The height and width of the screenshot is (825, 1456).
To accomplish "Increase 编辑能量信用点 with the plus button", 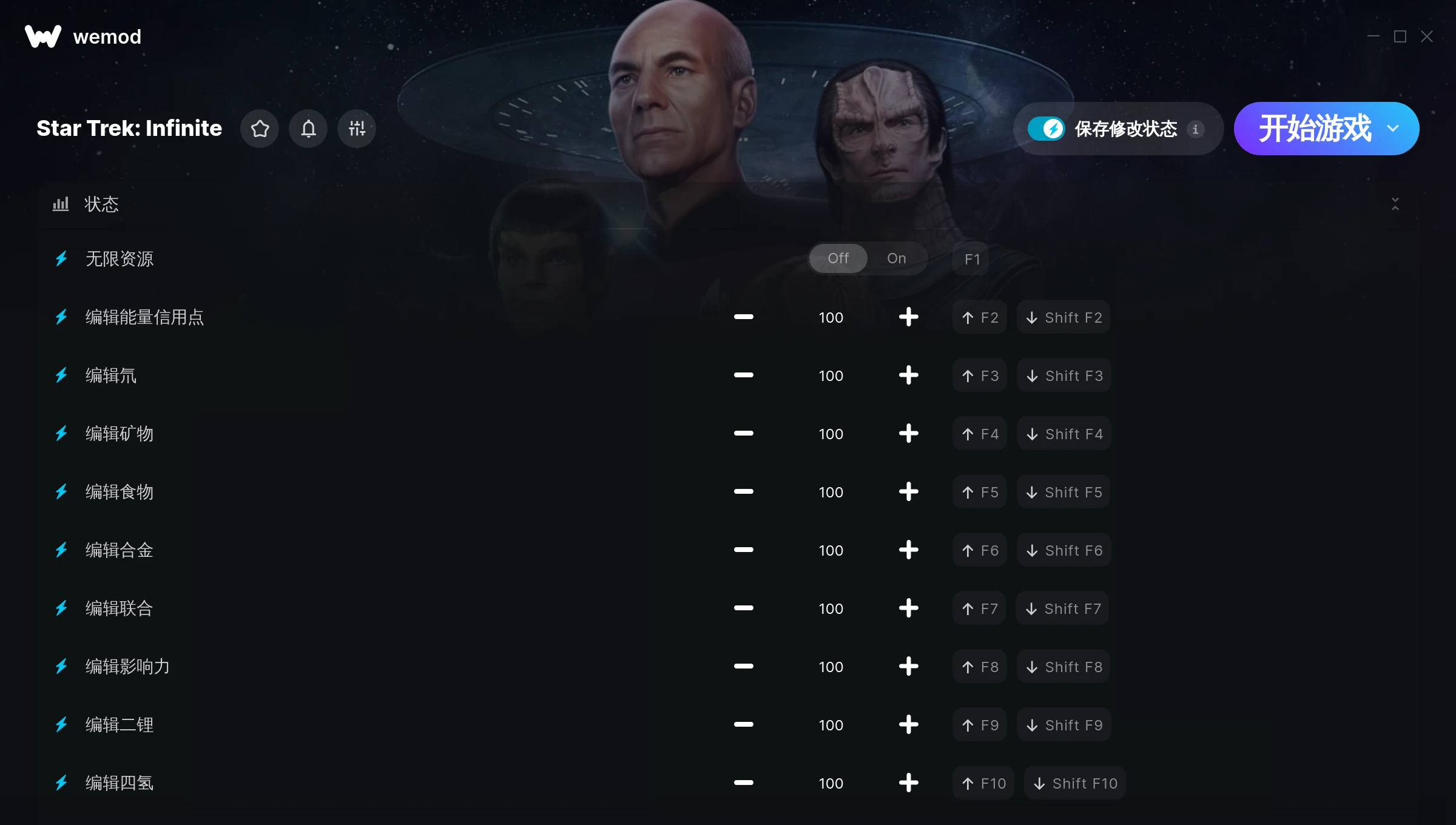I will [908, 317].
